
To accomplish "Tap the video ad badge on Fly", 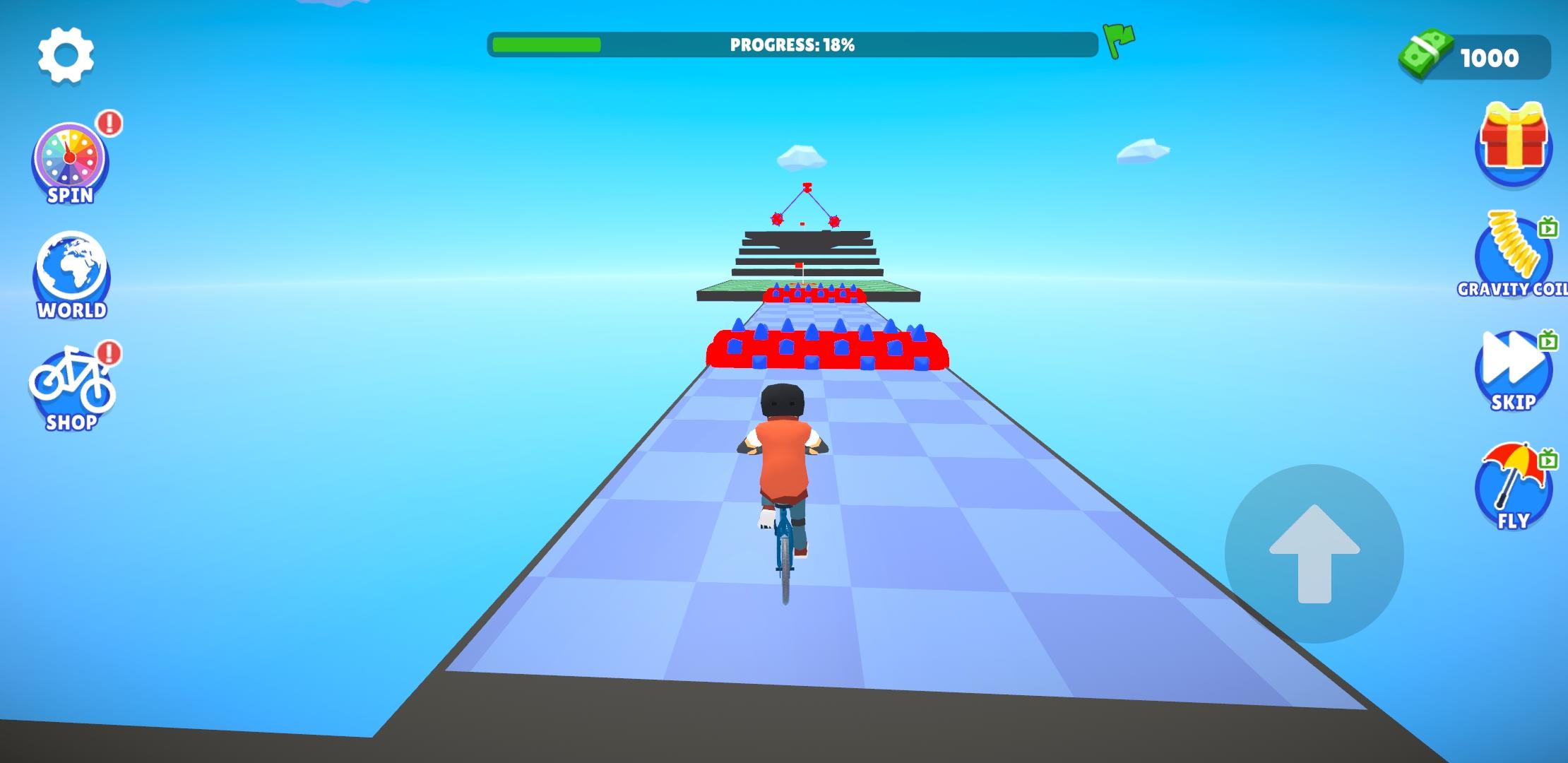I will pyautogui.click(x=1547, y=459).
